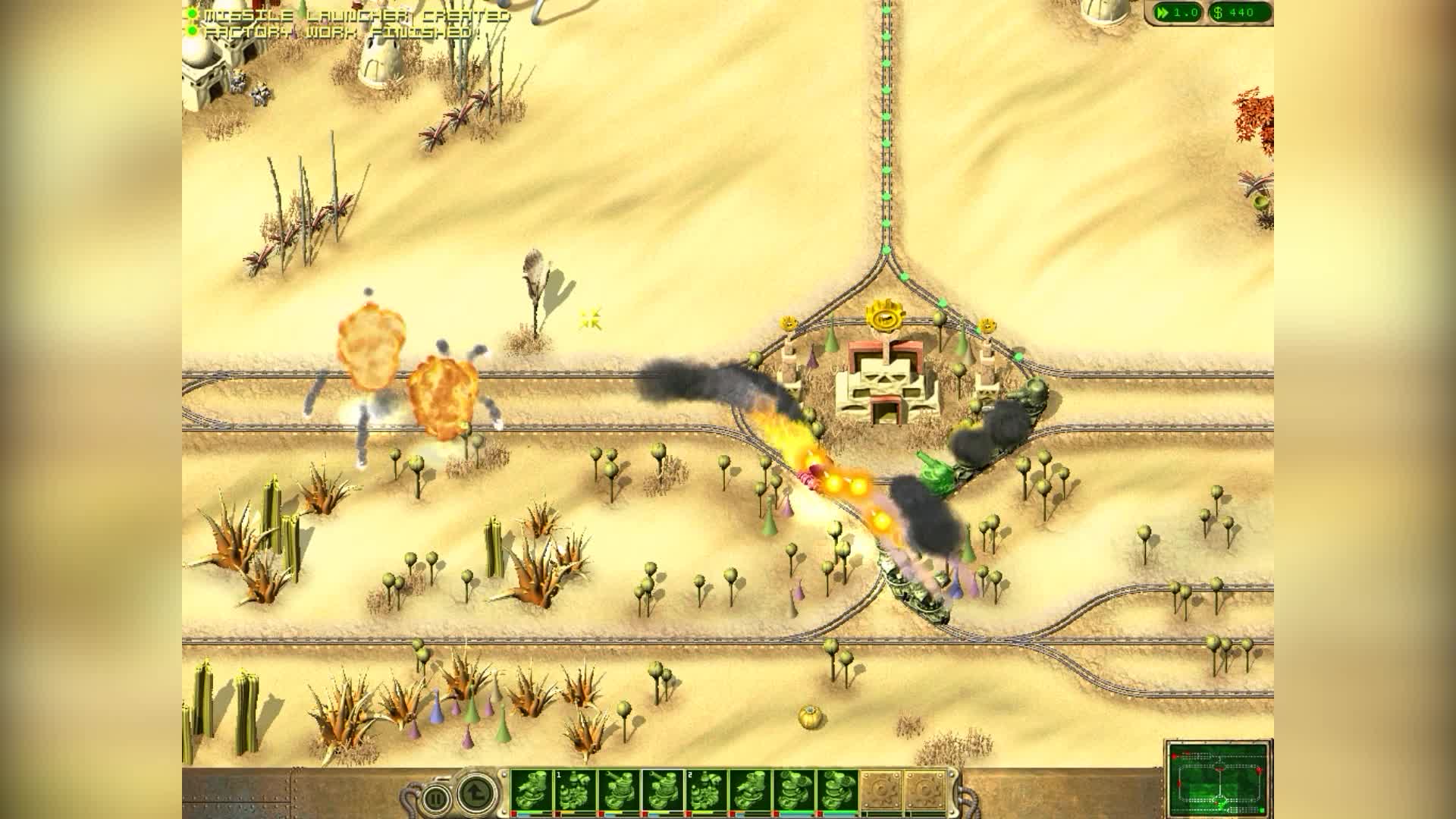Viewport: 1456px width, 819px height.
Task: Open the minimap of the rail network
Action: [x=1219, y=779]
